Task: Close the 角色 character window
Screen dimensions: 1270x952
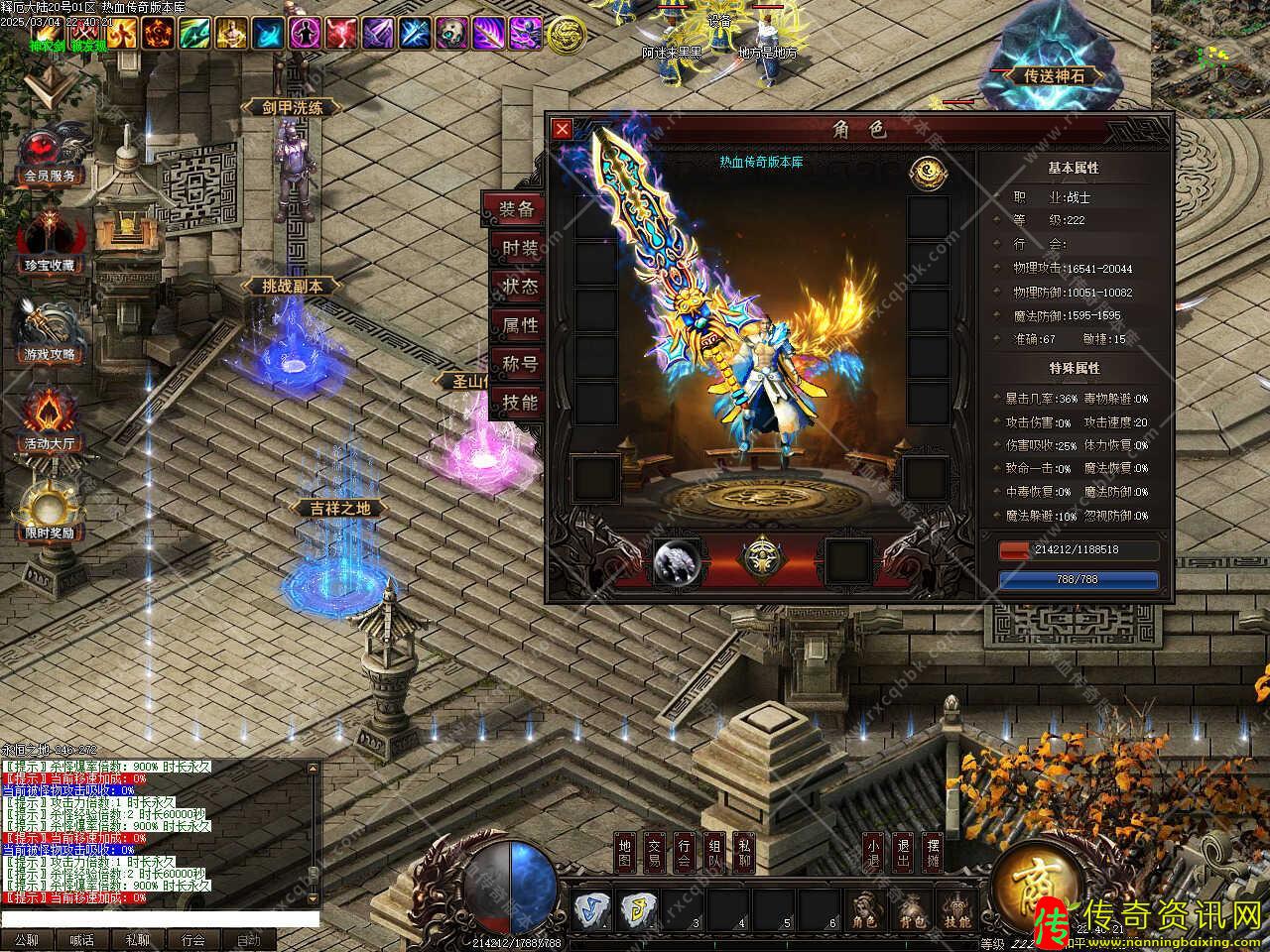Action: (562, 129)
